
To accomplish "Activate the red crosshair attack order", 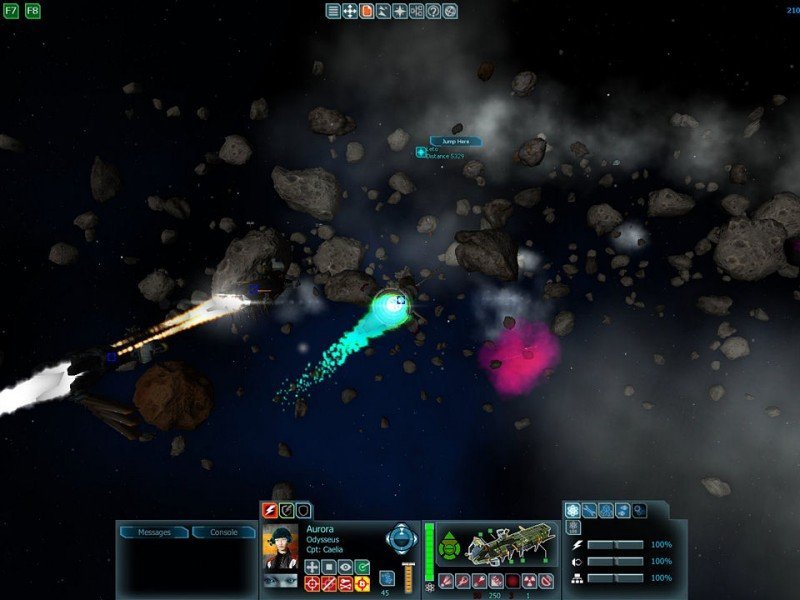I will [311, 584].
